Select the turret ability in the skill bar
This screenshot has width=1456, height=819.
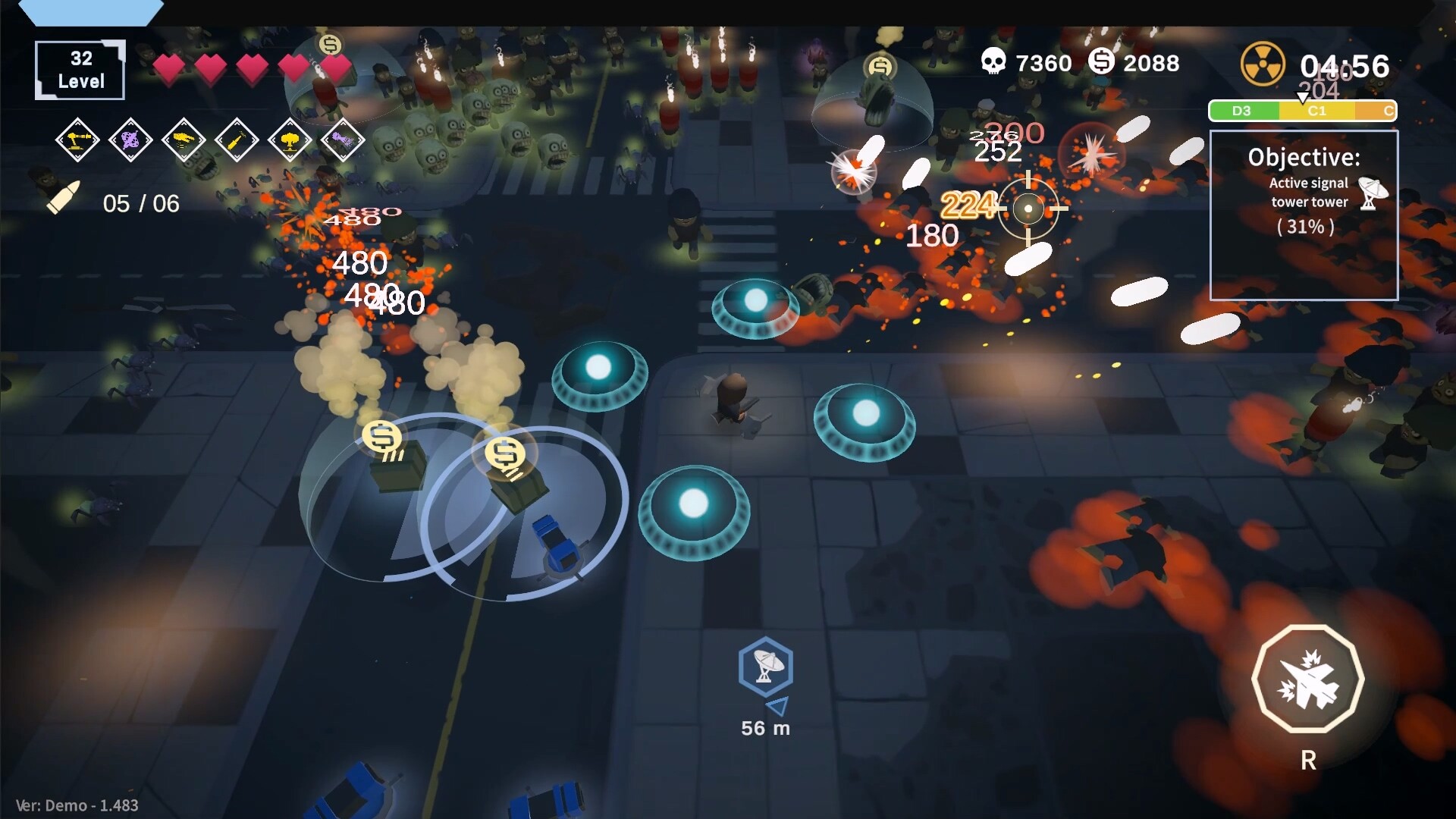[77, 141]
